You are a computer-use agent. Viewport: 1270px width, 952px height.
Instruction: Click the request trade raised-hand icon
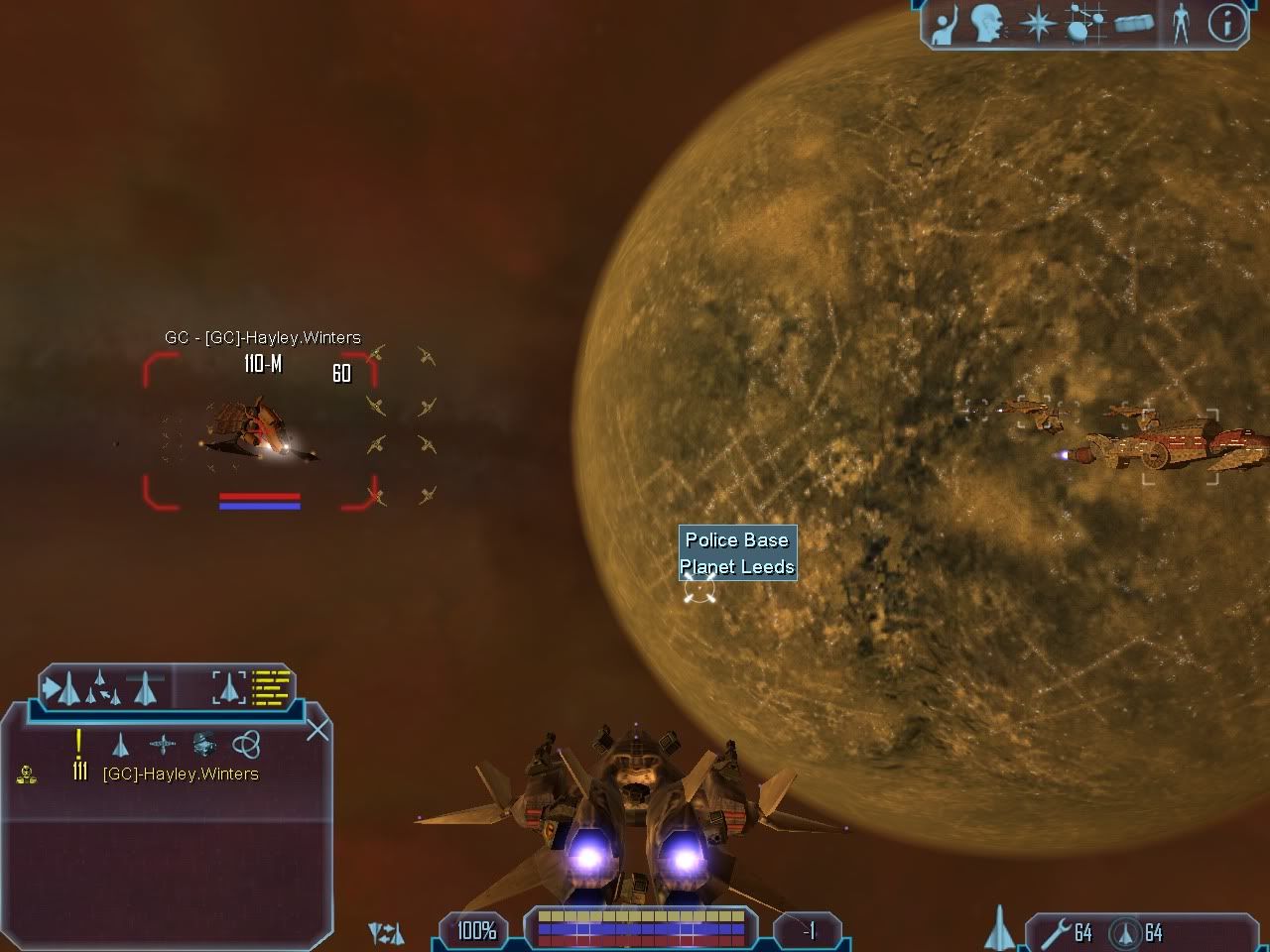coord(945,24)
